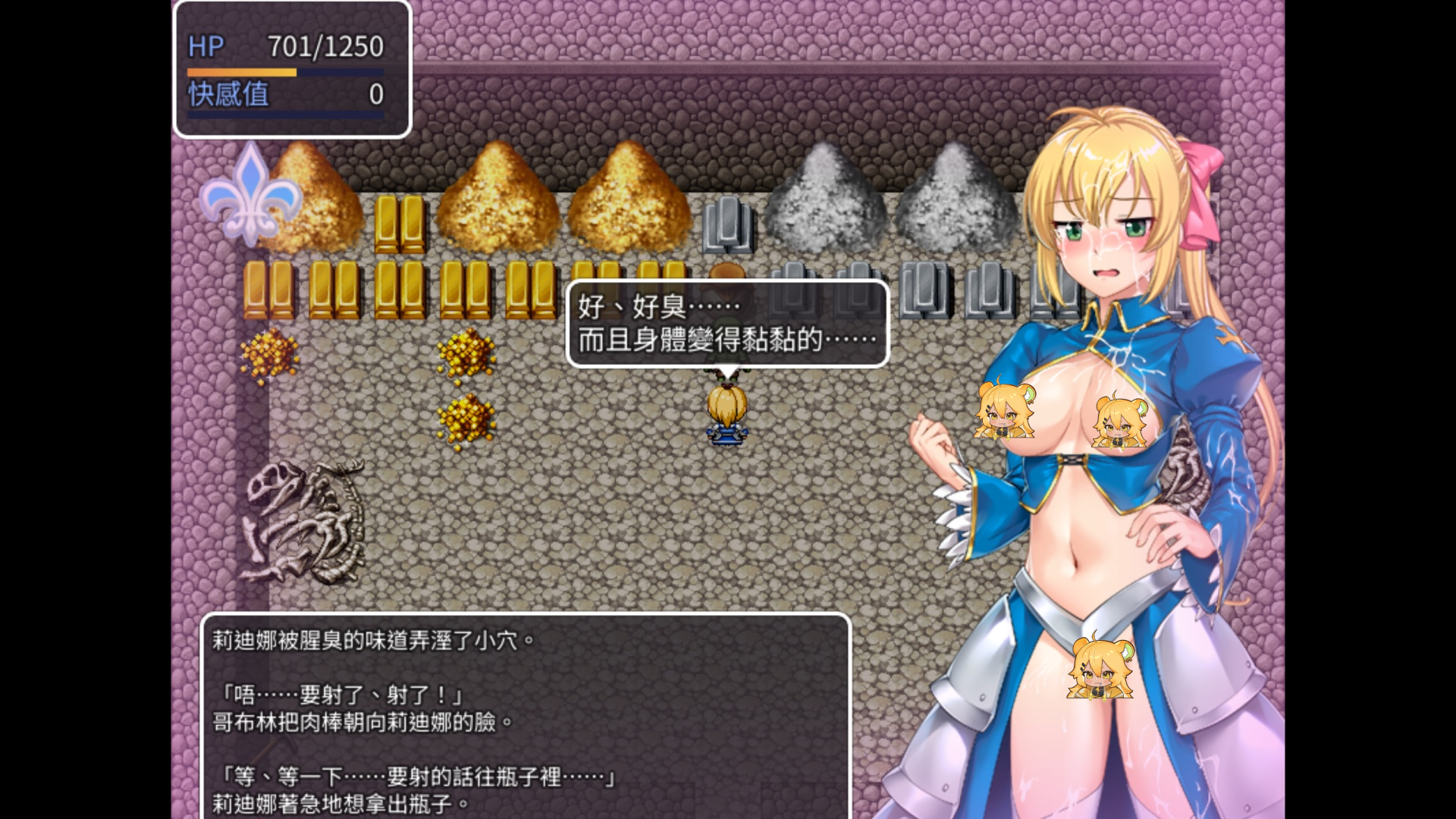Viewport: 1456px width, 819px height.
Task: Click the HP status panel header
Action: [290, 47]
